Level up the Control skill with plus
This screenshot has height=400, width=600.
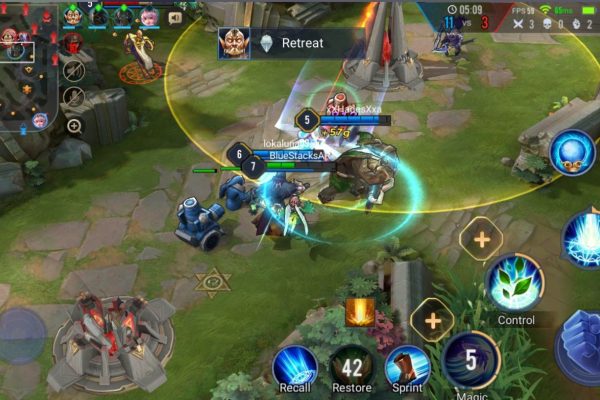482,239
